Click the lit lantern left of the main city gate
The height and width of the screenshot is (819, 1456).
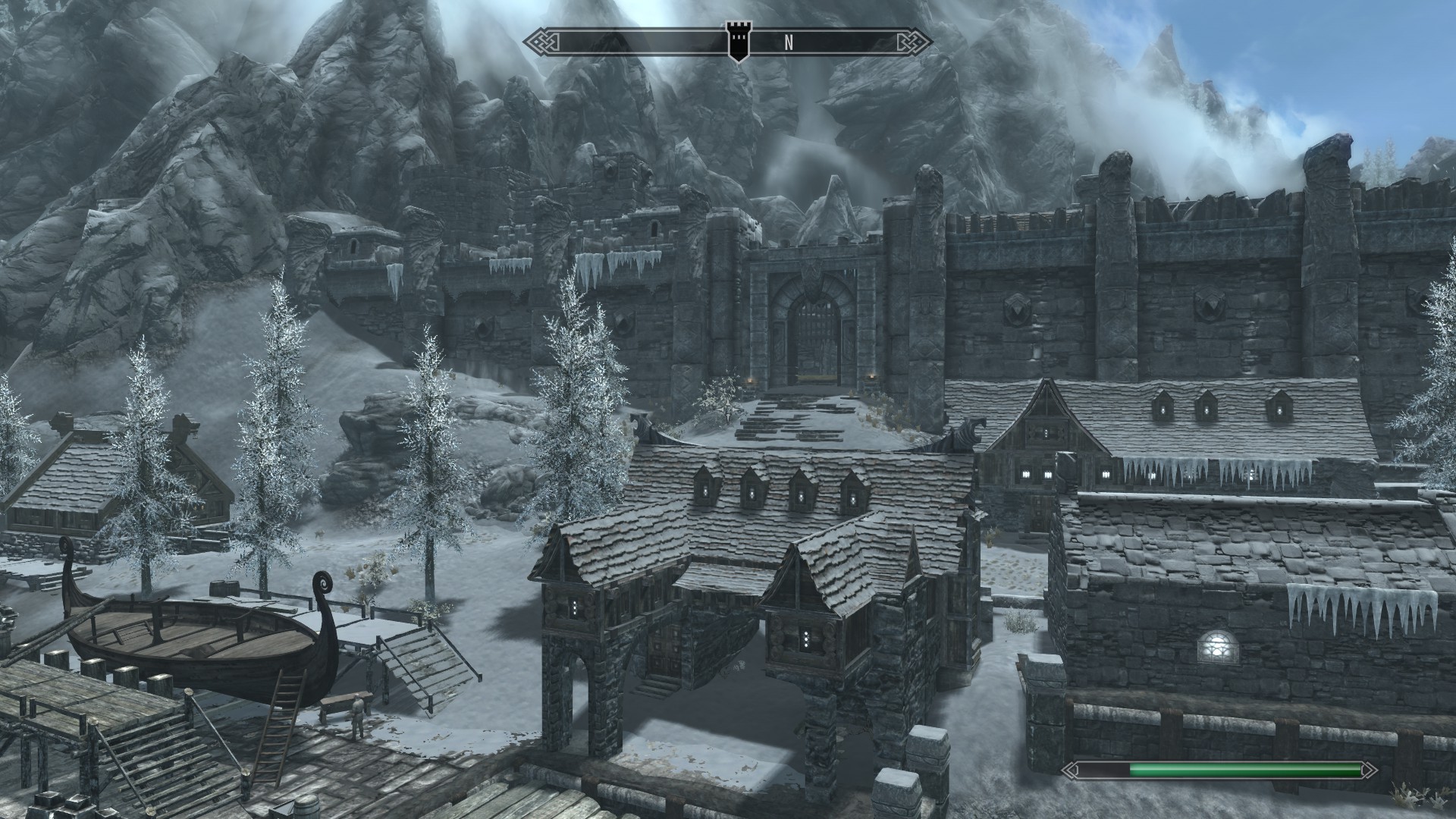click(750, 379)
